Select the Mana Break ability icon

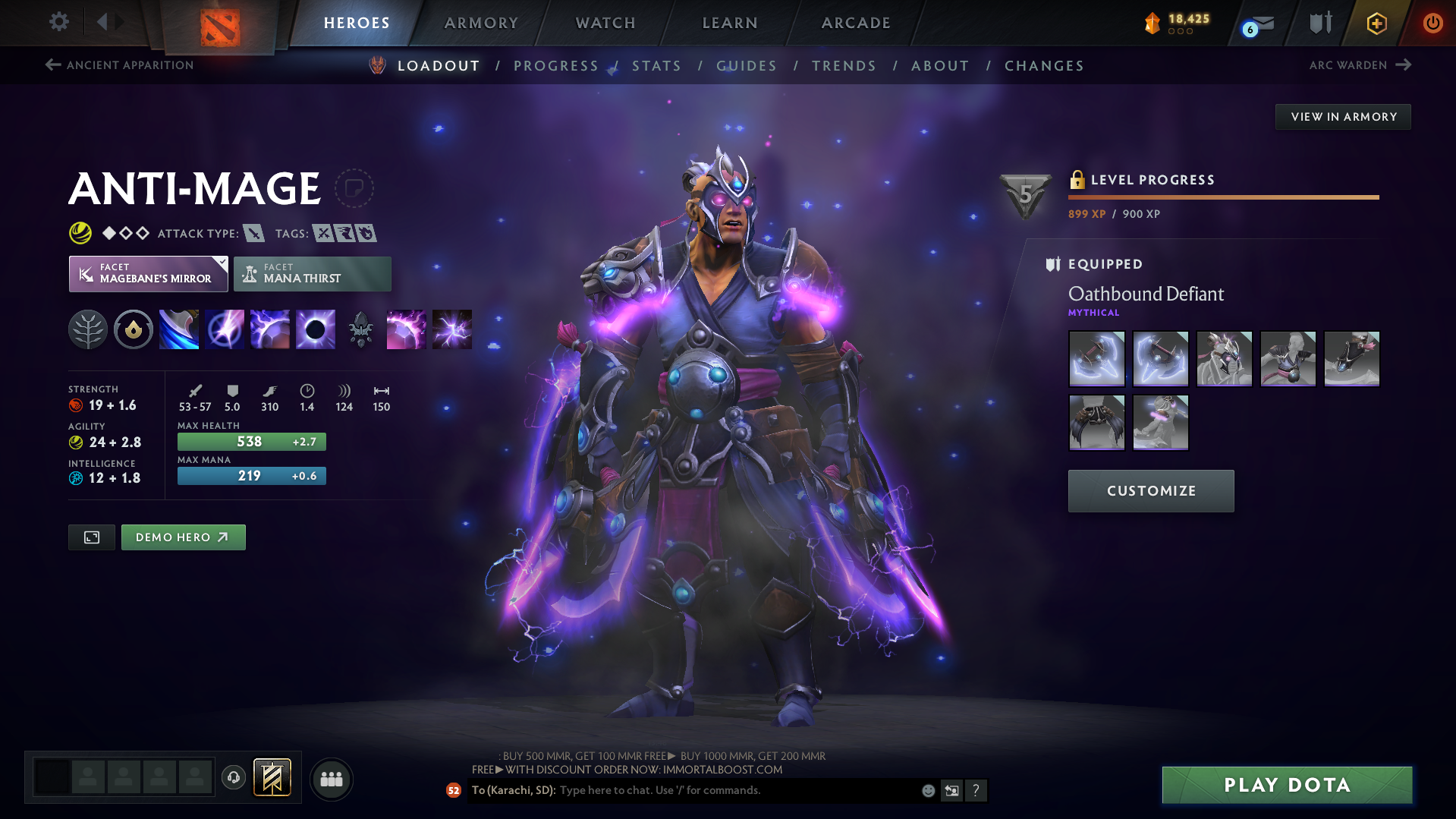coord(178,329)
